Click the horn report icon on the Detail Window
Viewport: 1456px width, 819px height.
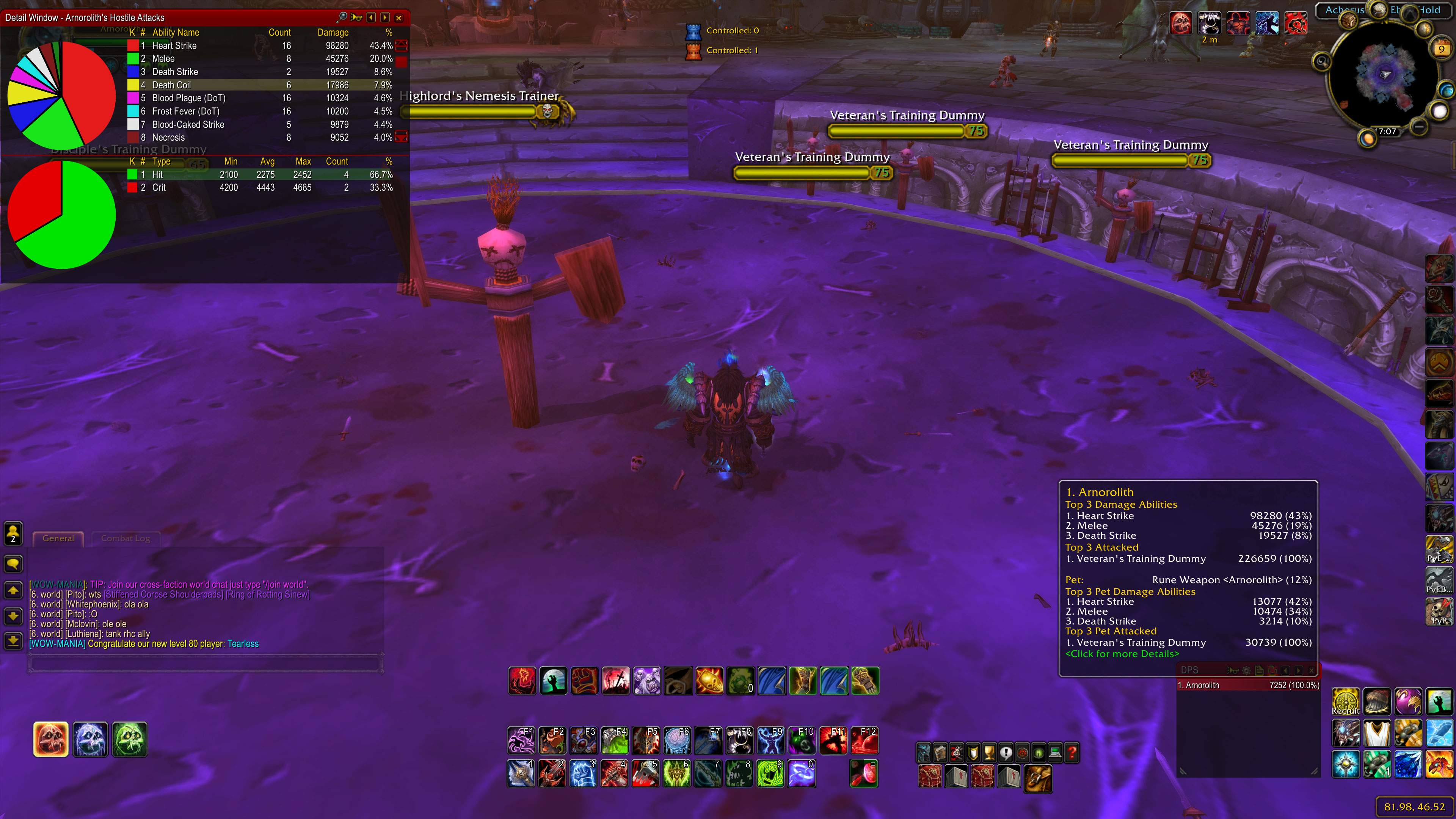[x=357, y=17]
